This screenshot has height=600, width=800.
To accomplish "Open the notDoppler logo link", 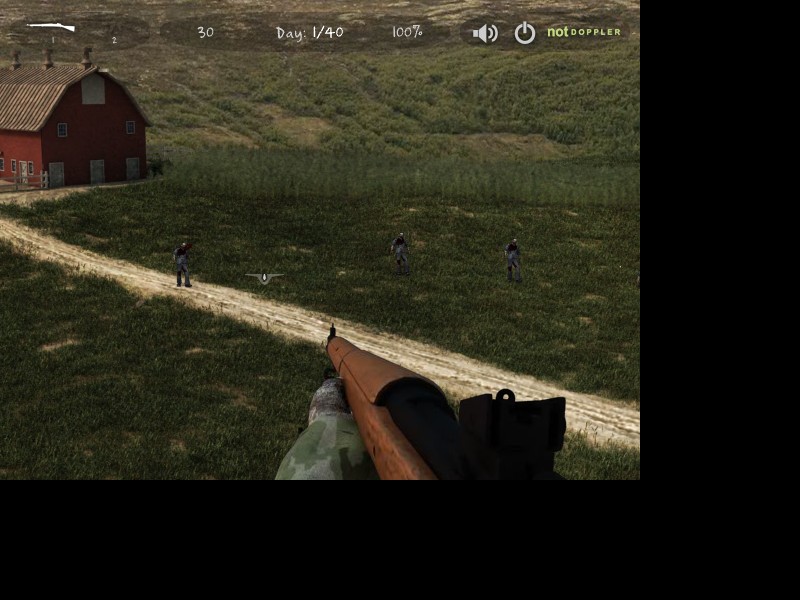I will pos(584,32).
